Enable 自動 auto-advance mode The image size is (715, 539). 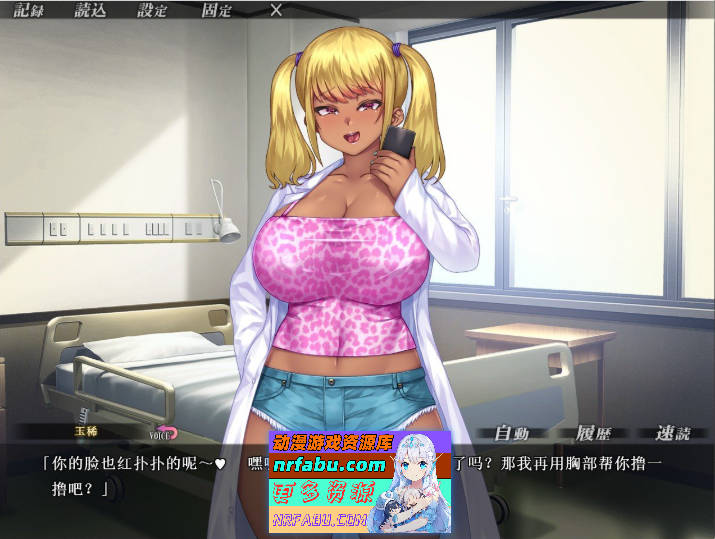pos(511,433)
